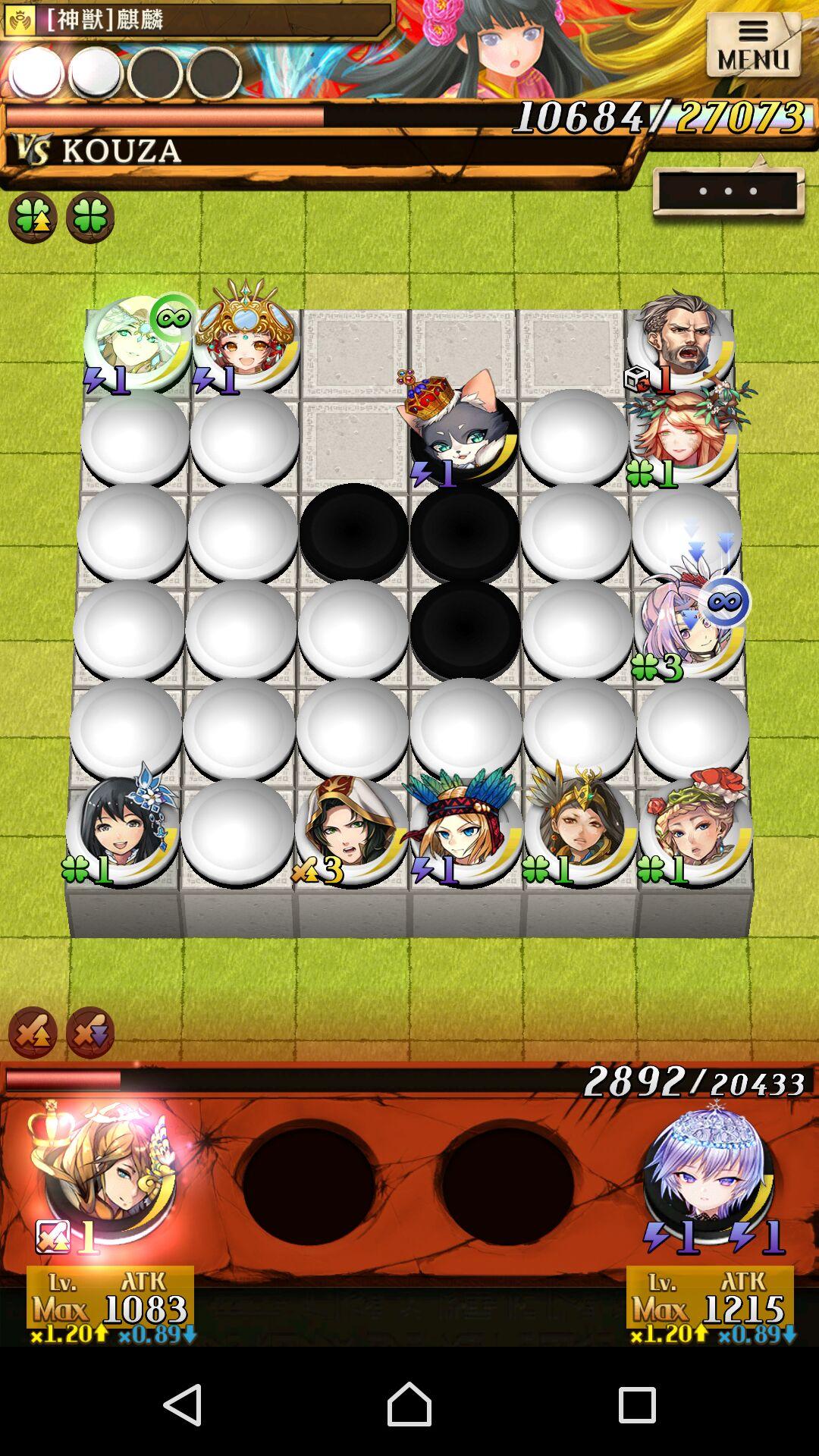Viewport: 819px width, 1456px height.
Task: Open the Android recent apps view
Action: 636,1404
